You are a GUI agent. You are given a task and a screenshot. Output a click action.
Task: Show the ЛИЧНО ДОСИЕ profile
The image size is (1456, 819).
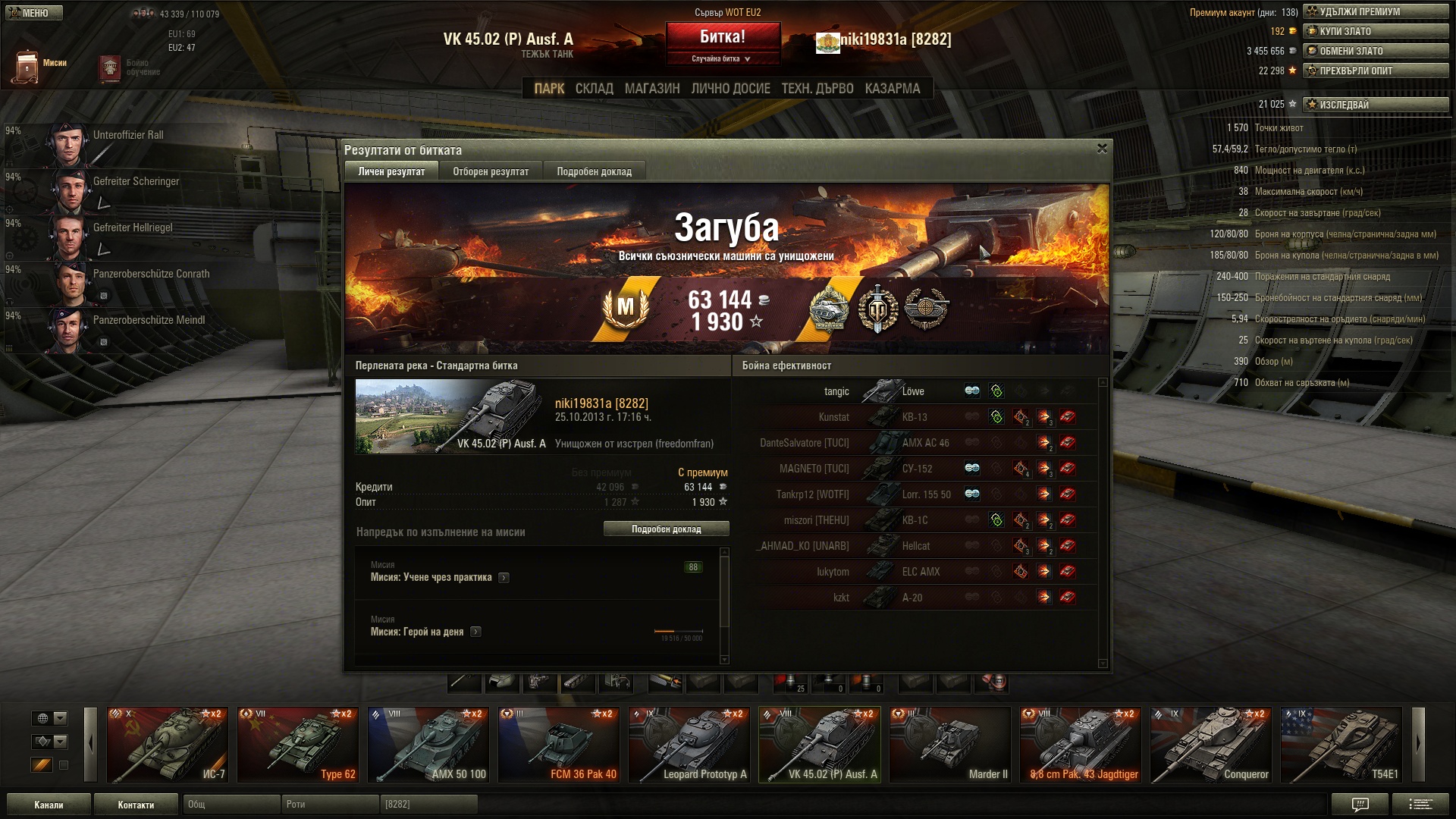(x=730, y=89)
